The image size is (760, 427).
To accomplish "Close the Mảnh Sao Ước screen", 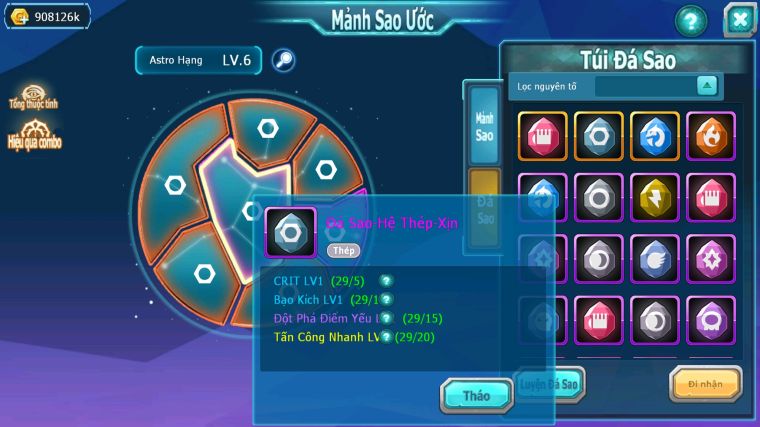I will point(738,19).
